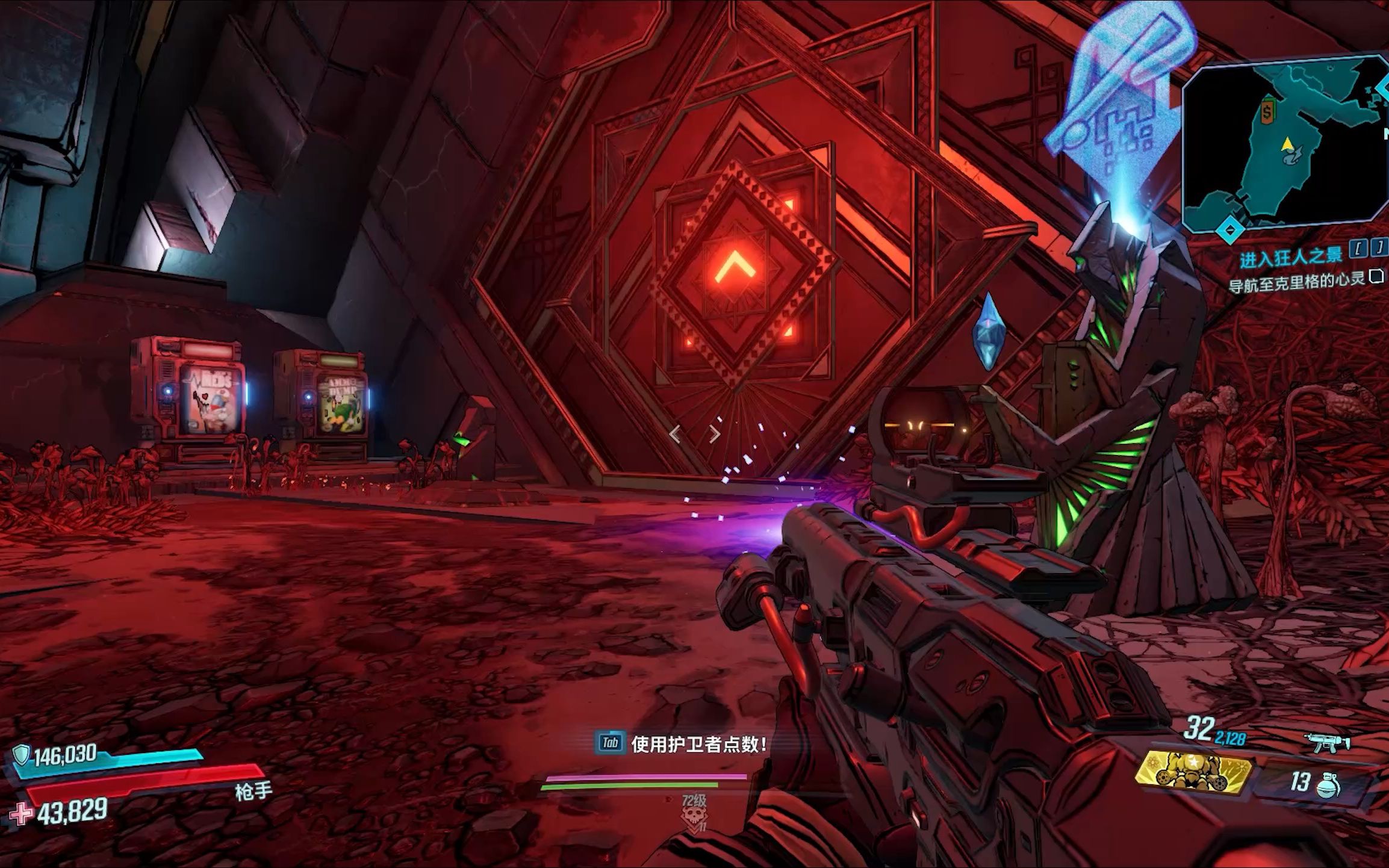Toggle the 导航至克里格的心灵 objective checkbox
The width and height of the screenshot is (1389, 868).
(1376, 277)
